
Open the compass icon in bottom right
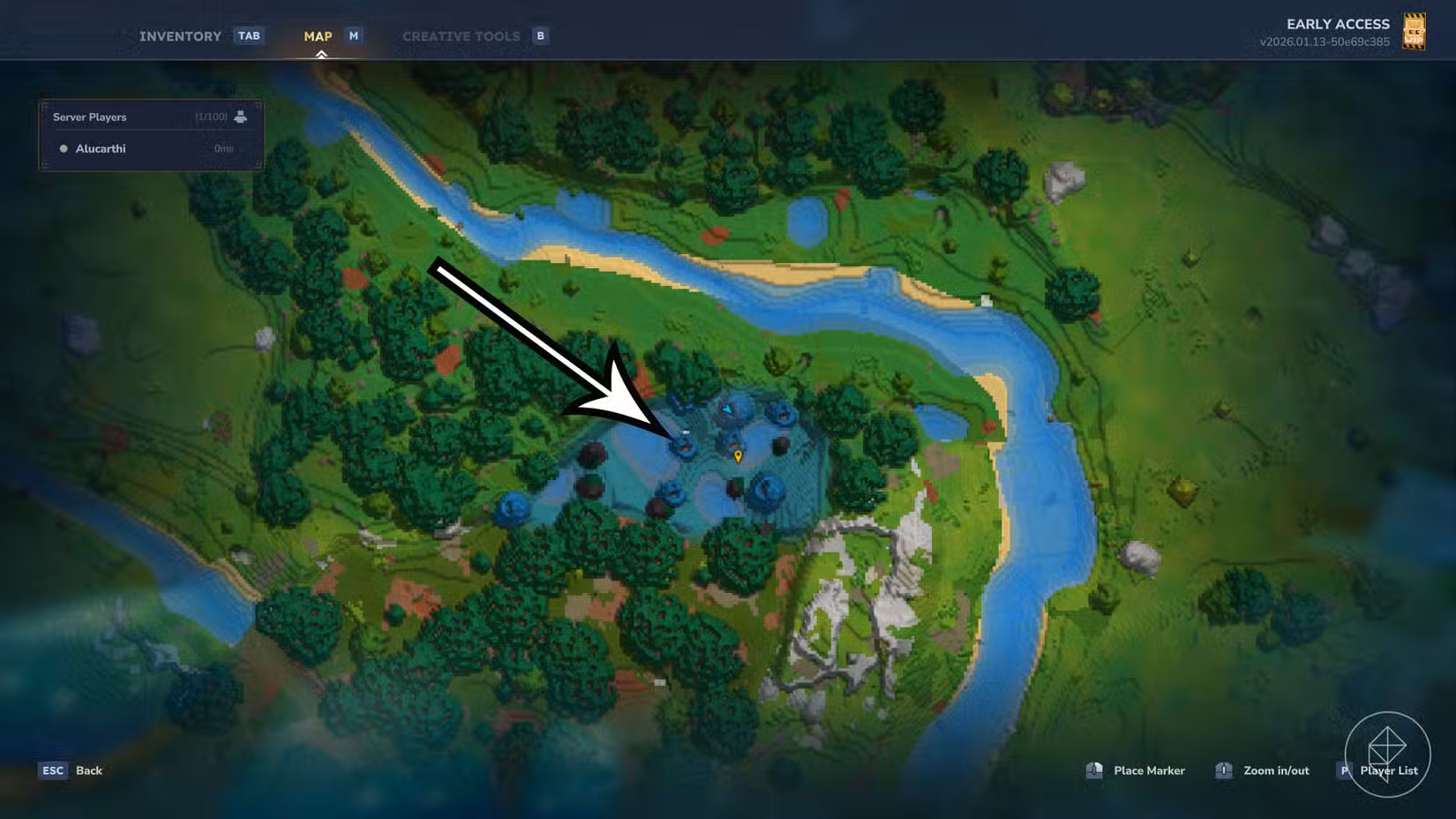coord(1388,751)
